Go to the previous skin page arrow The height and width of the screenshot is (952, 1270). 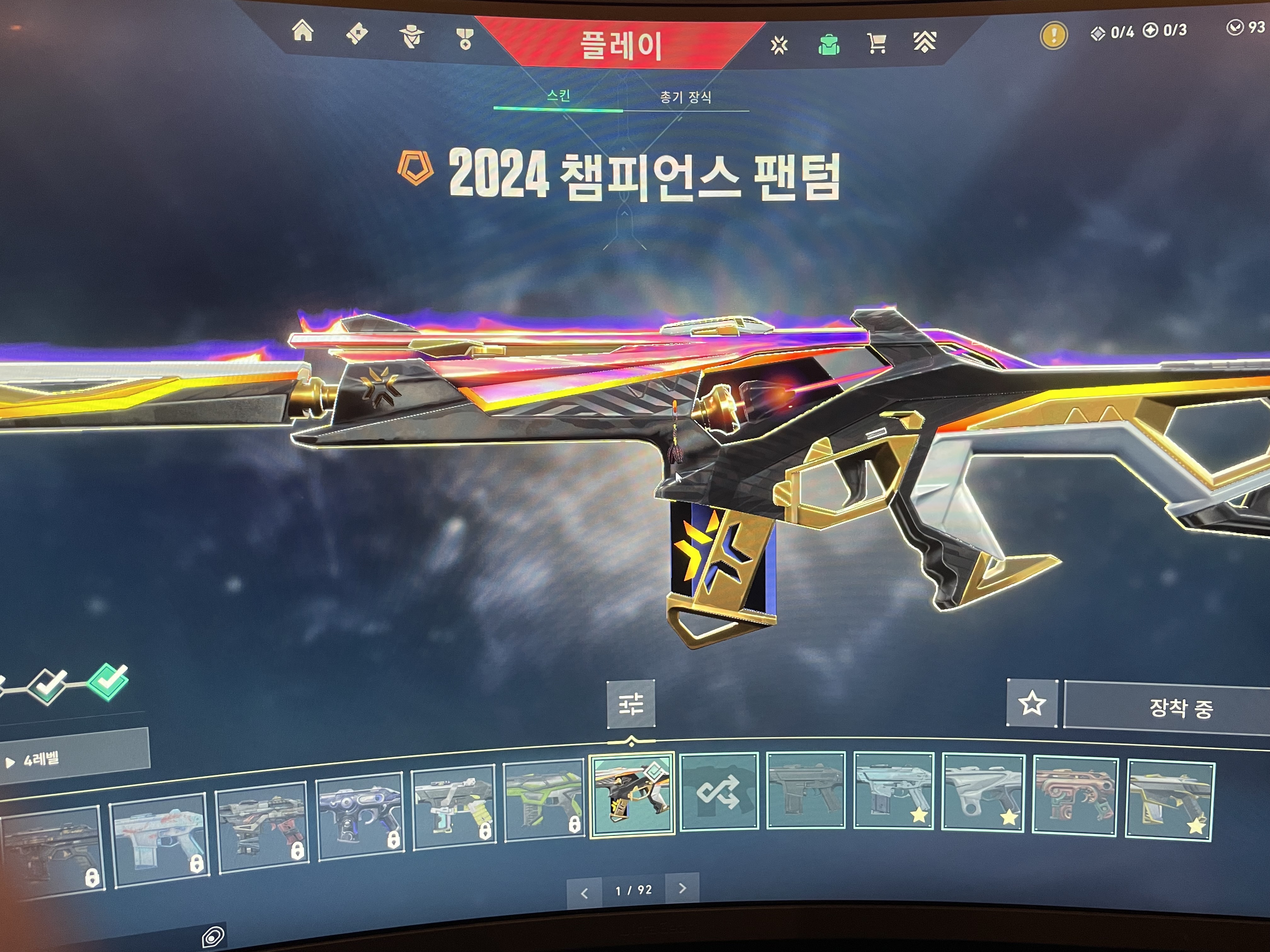click(585, 893)
